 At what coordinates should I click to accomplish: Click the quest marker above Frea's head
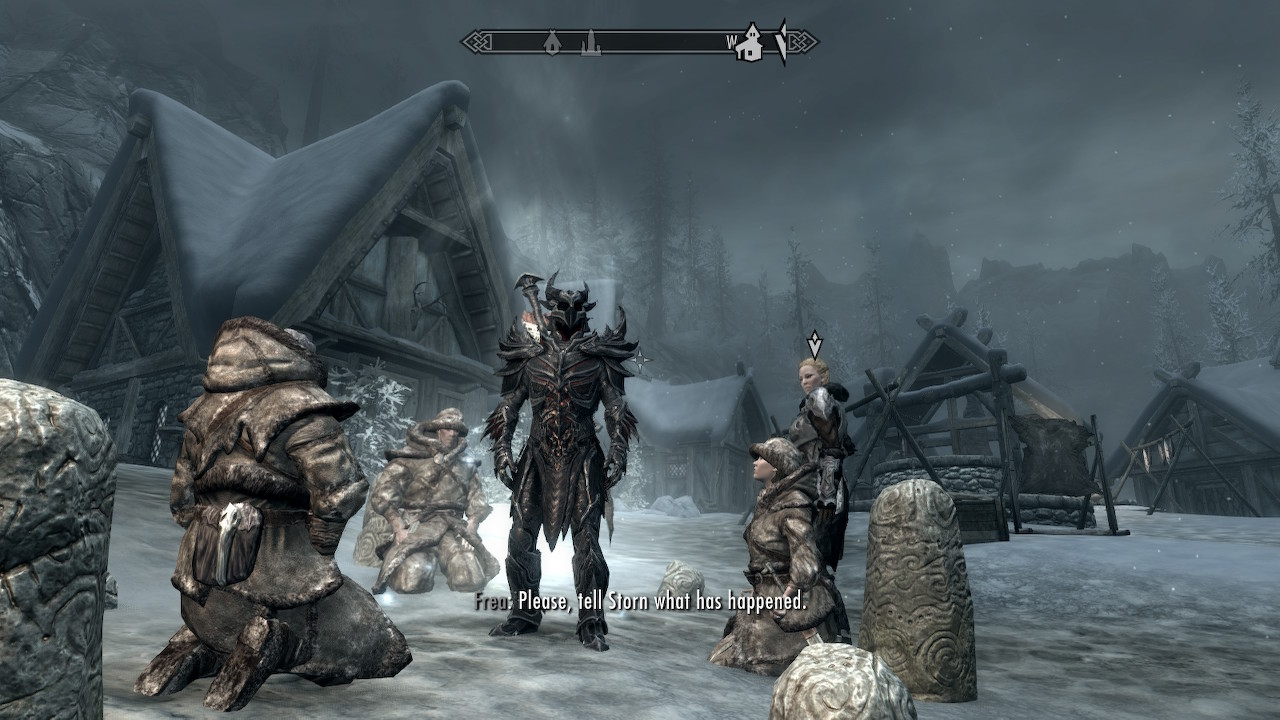(815, 344)
